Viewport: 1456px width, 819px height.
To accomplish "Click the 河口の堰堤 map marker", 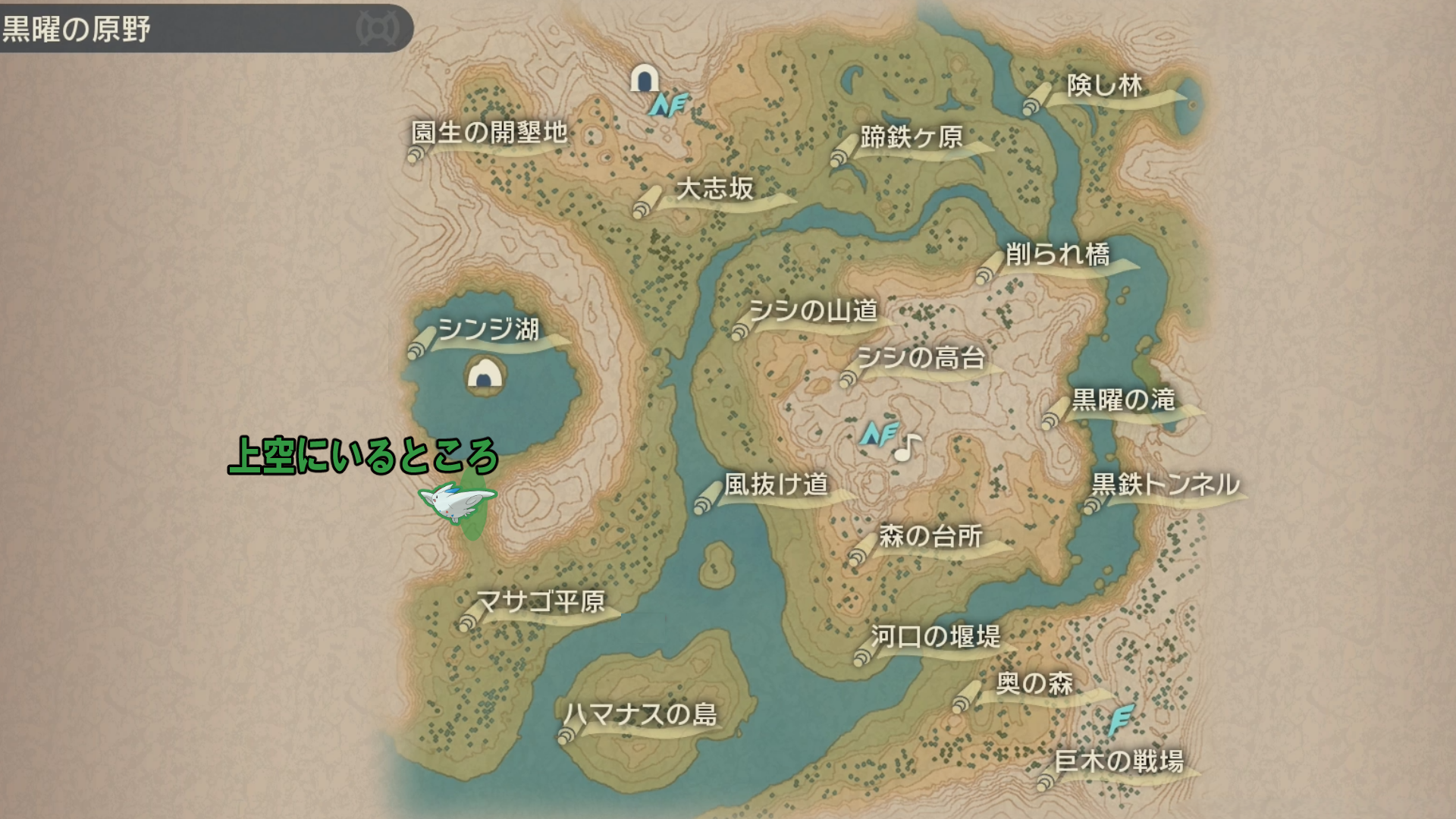I will coord(935,636).
